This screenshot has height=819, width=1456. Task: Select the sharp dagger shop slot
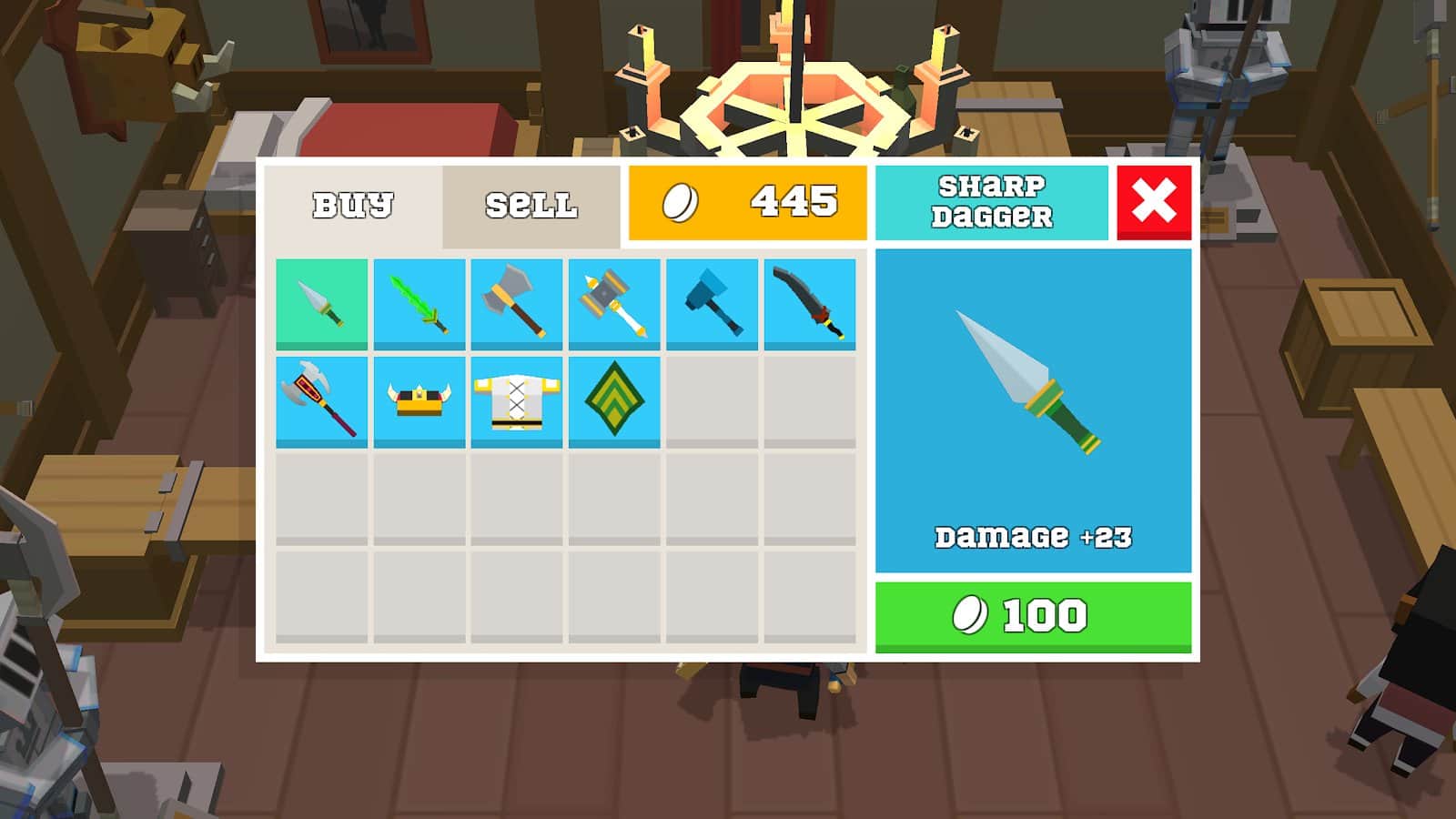click(322, 304)
